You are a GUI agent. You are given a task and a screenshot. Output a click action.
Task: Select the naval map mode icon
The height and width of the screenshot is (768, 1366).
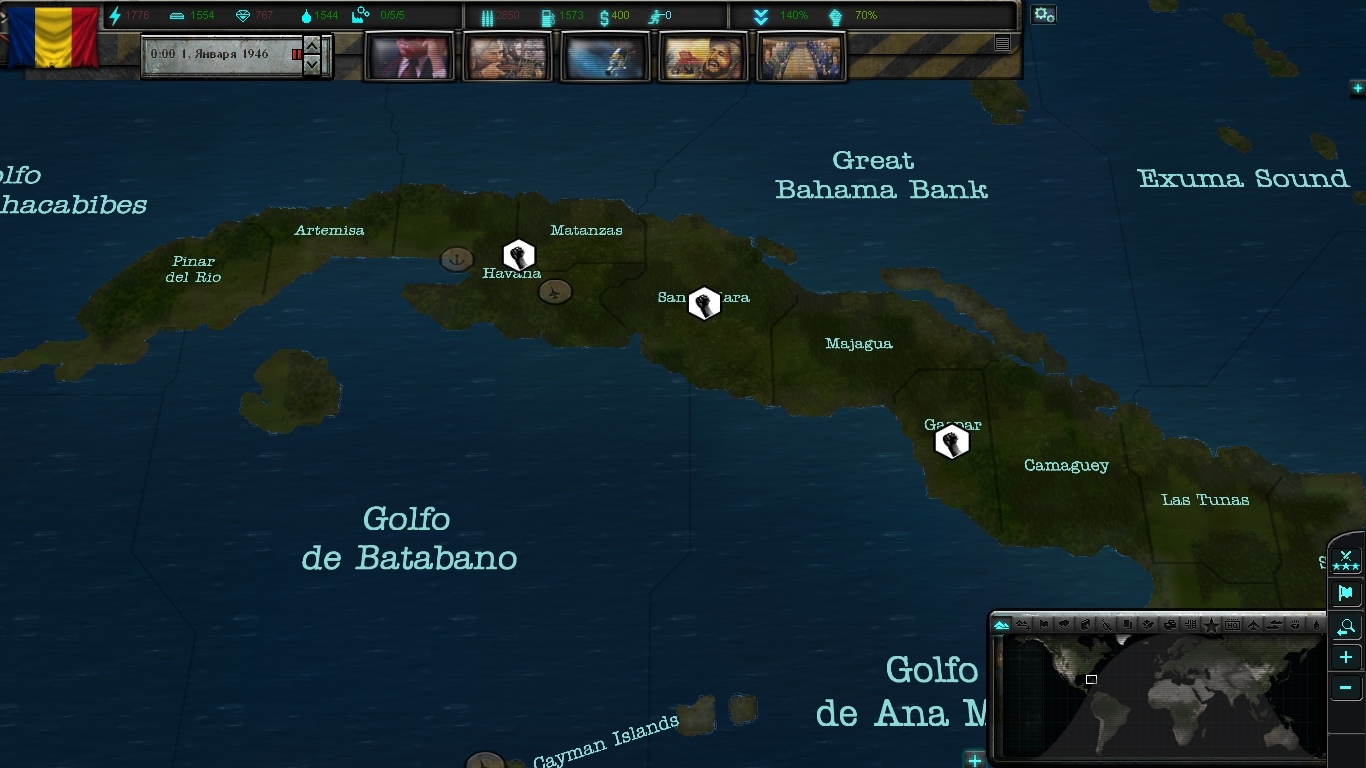coord(1274,626)
